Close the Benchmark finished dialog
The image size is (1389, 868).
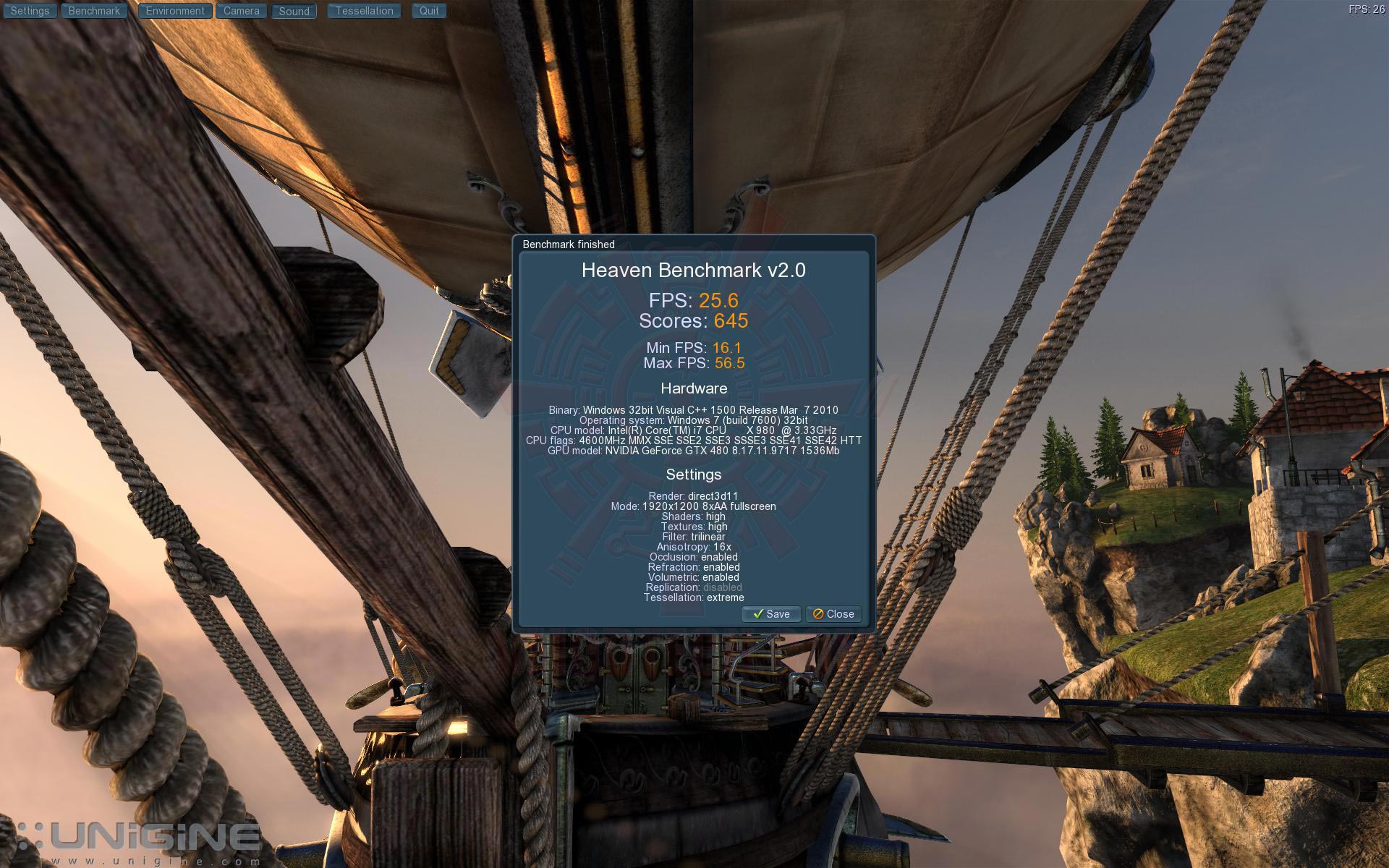point(833,614)
